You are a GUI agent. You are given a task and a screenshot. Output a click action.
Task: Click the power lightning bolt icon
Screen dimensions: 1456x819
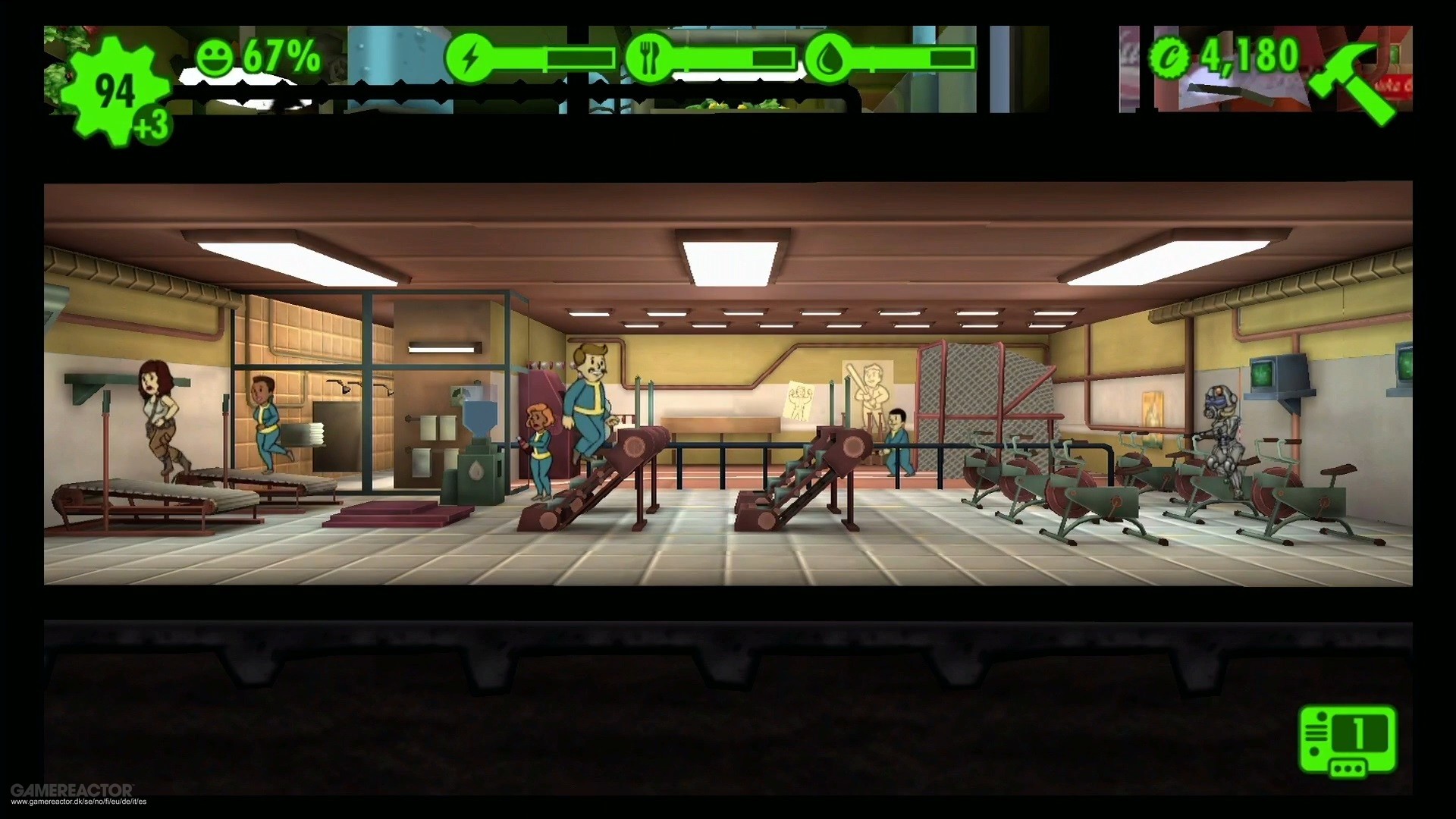point(470,55)
